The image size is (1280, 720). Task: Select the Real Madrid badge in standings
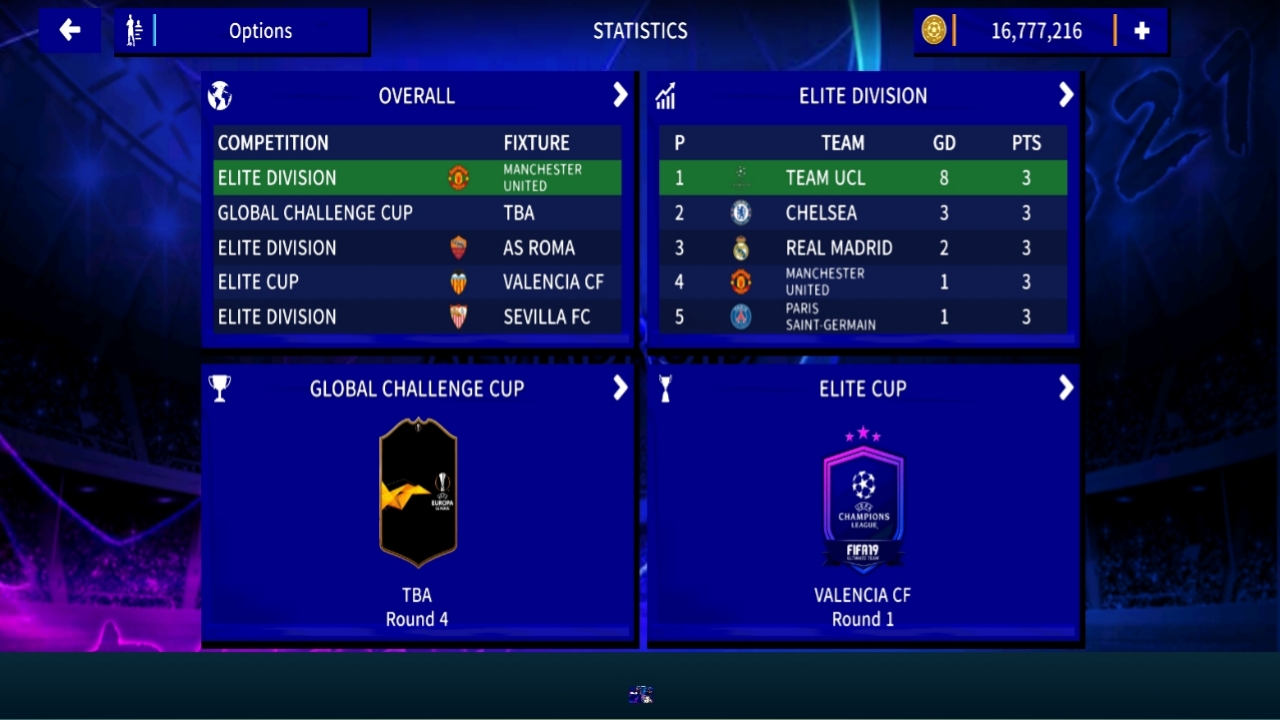pyautogui.click(x=740, y=247)
